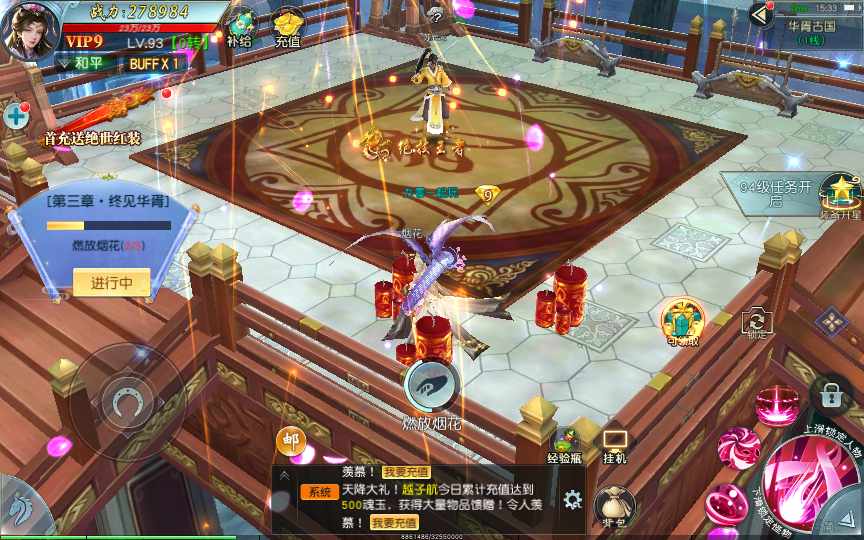This screenshot has width=864, height=540.
Task: Toggle the padlock screen lock button
Action: pyautogui.click(x=830, y=394)
